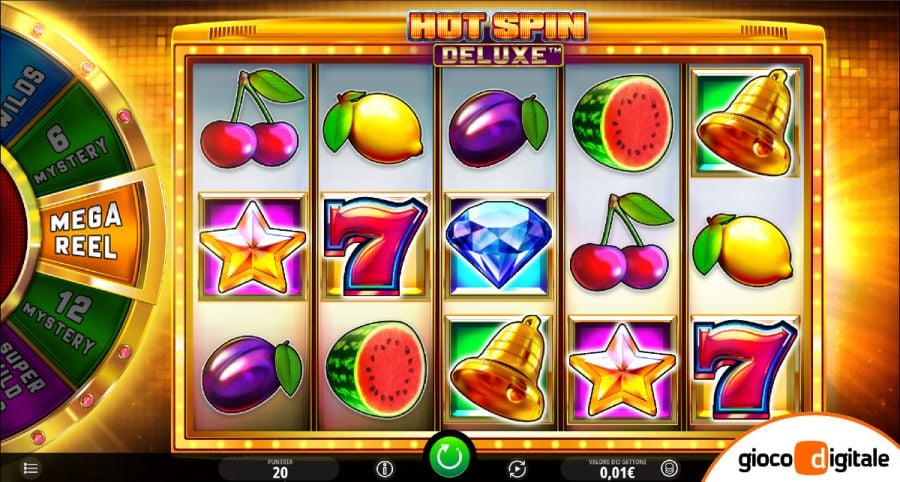
Task: Open the menu list icon
Action: [30, 467]
